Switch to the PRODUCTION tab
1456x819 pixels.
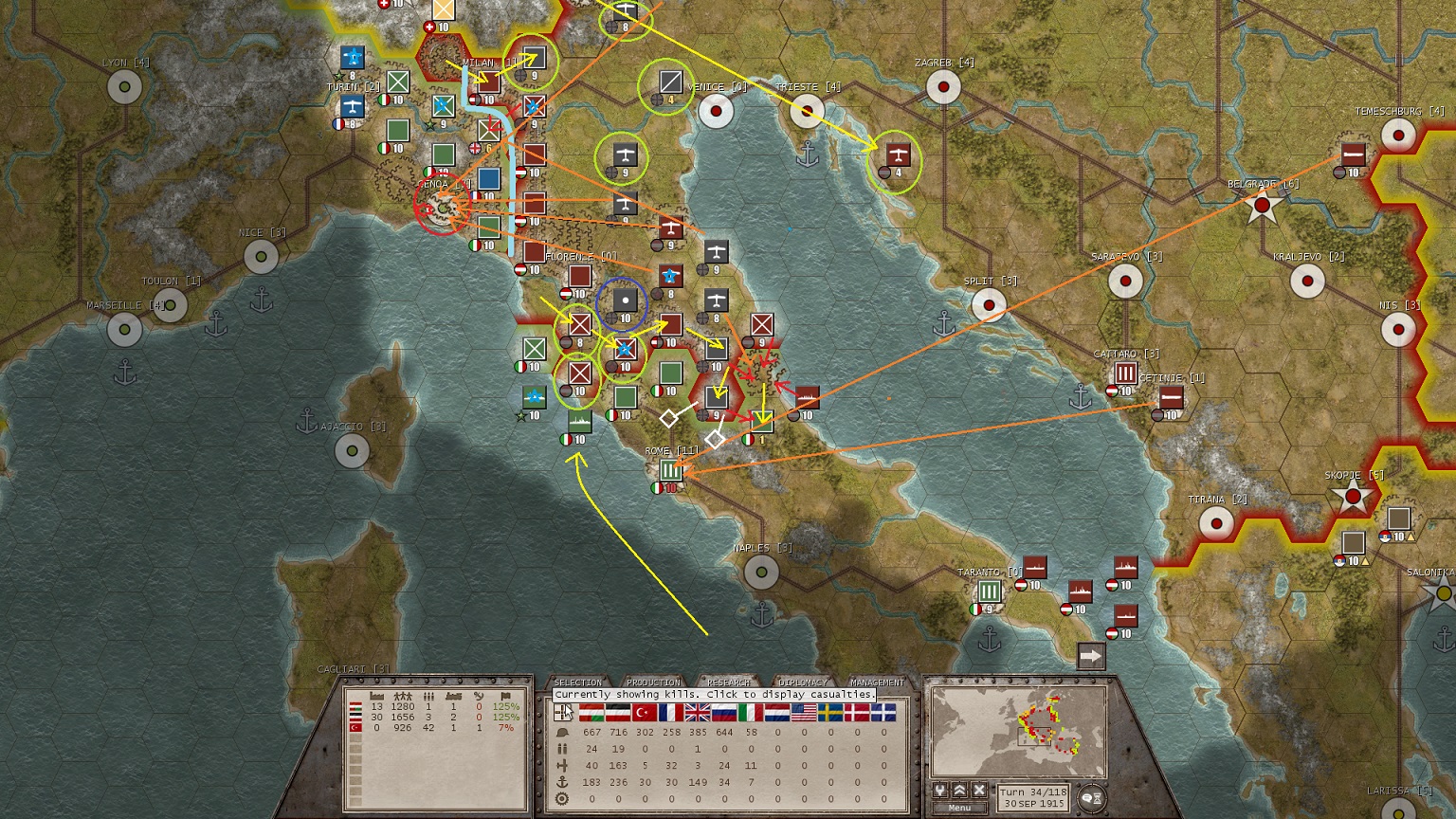coord(654,682)
